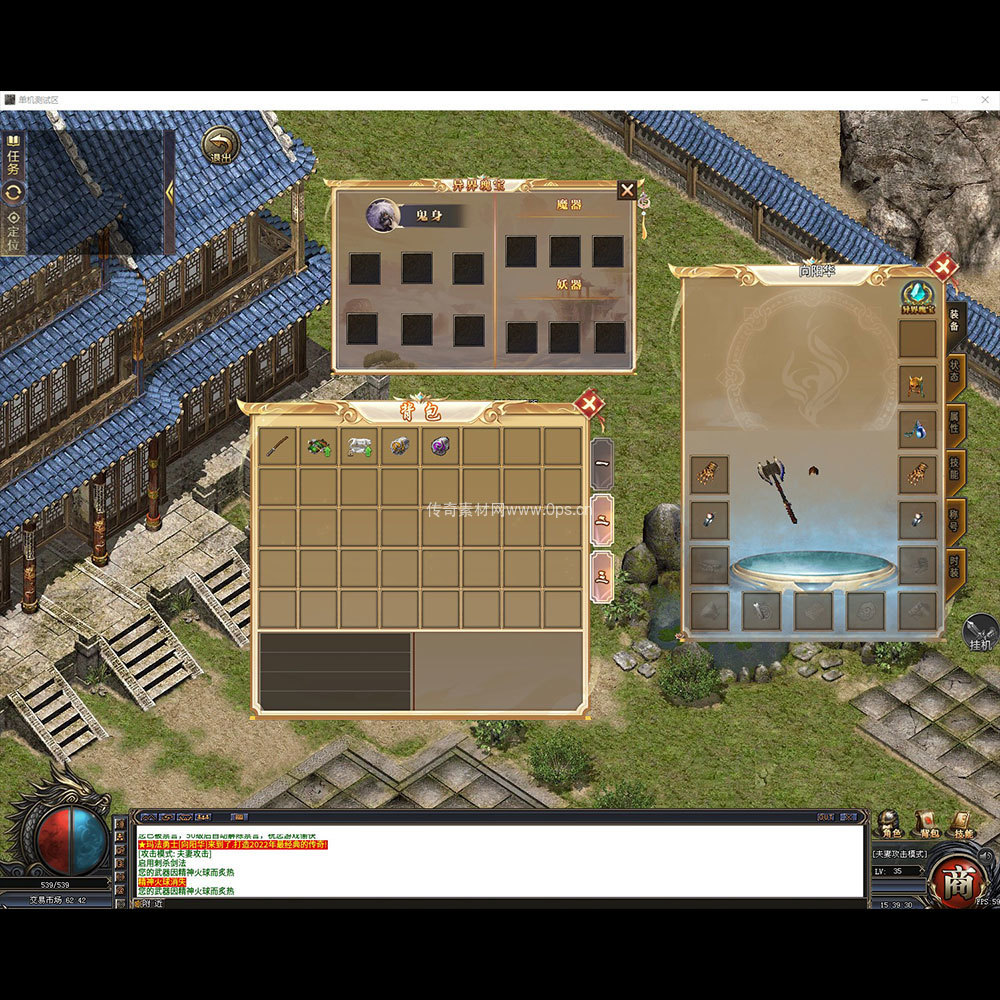The width and height of the screenshot is (1000, 1000).
Task: Close the 异界魔宝 panel
Action: 627,189
